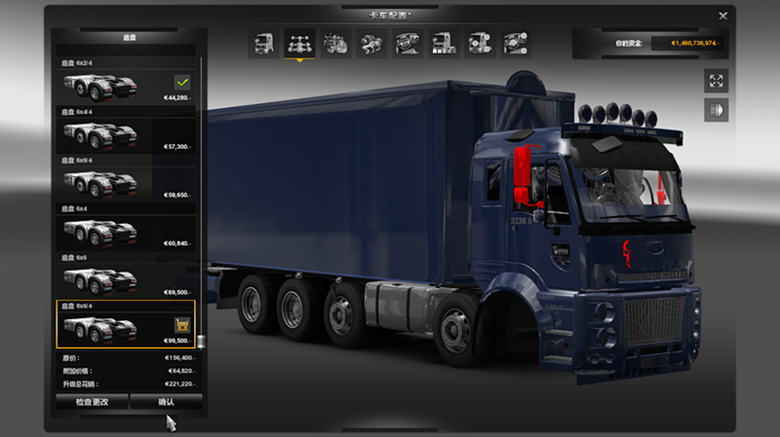
Task: Open the interior category tab
Action: [x=407, y=44]
